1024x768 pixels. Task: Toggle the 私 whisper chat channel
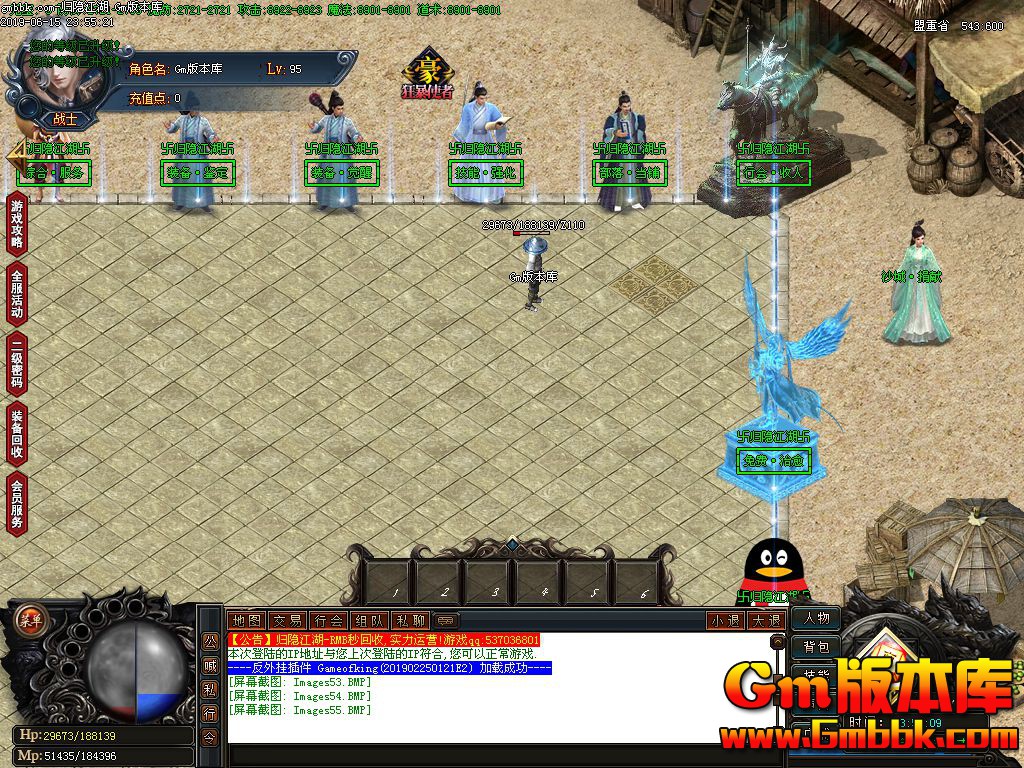(210, 689)
